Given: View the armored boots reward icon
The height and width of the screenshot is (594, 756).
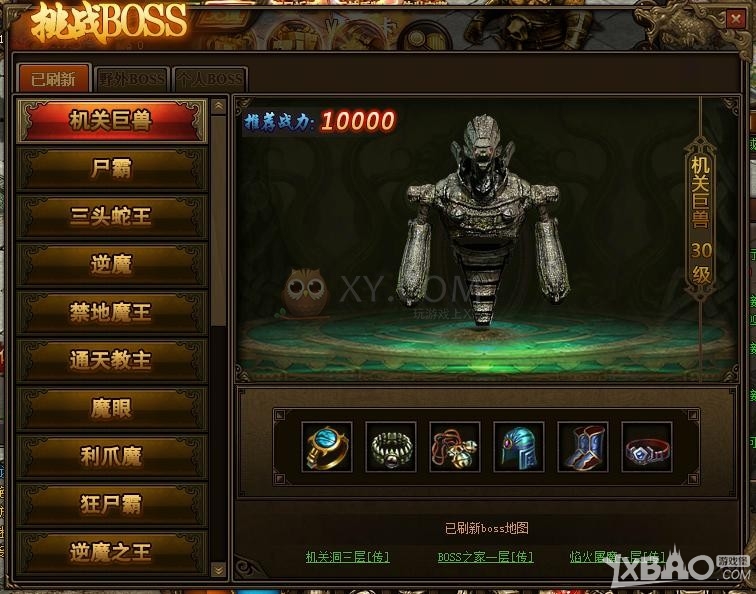Looking at the screenshot, I should pos(582,446).
